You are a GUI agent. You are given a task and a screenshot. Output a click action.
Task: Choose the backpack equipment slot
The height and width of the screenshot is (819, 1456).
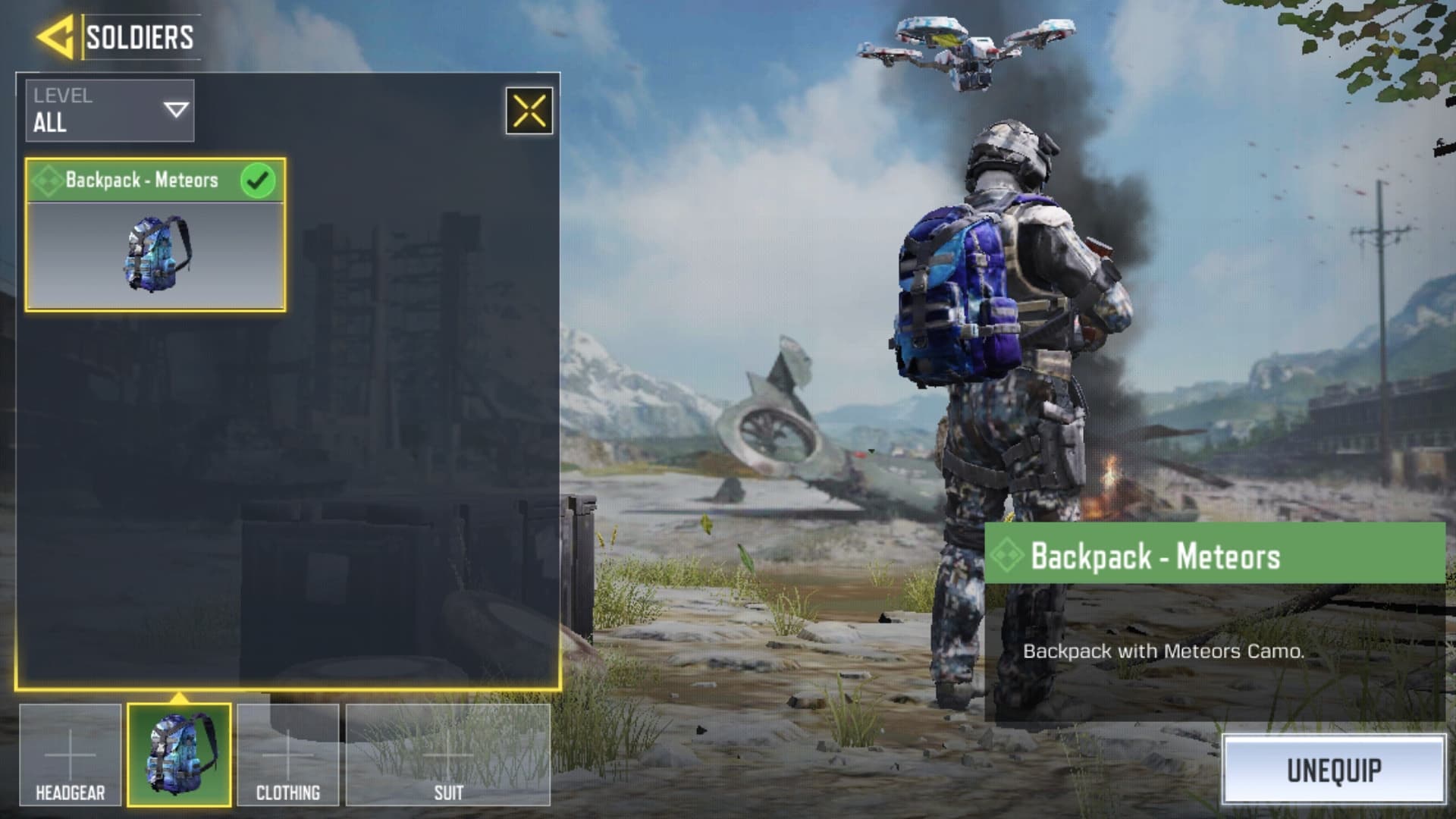[x=179, y=755]
